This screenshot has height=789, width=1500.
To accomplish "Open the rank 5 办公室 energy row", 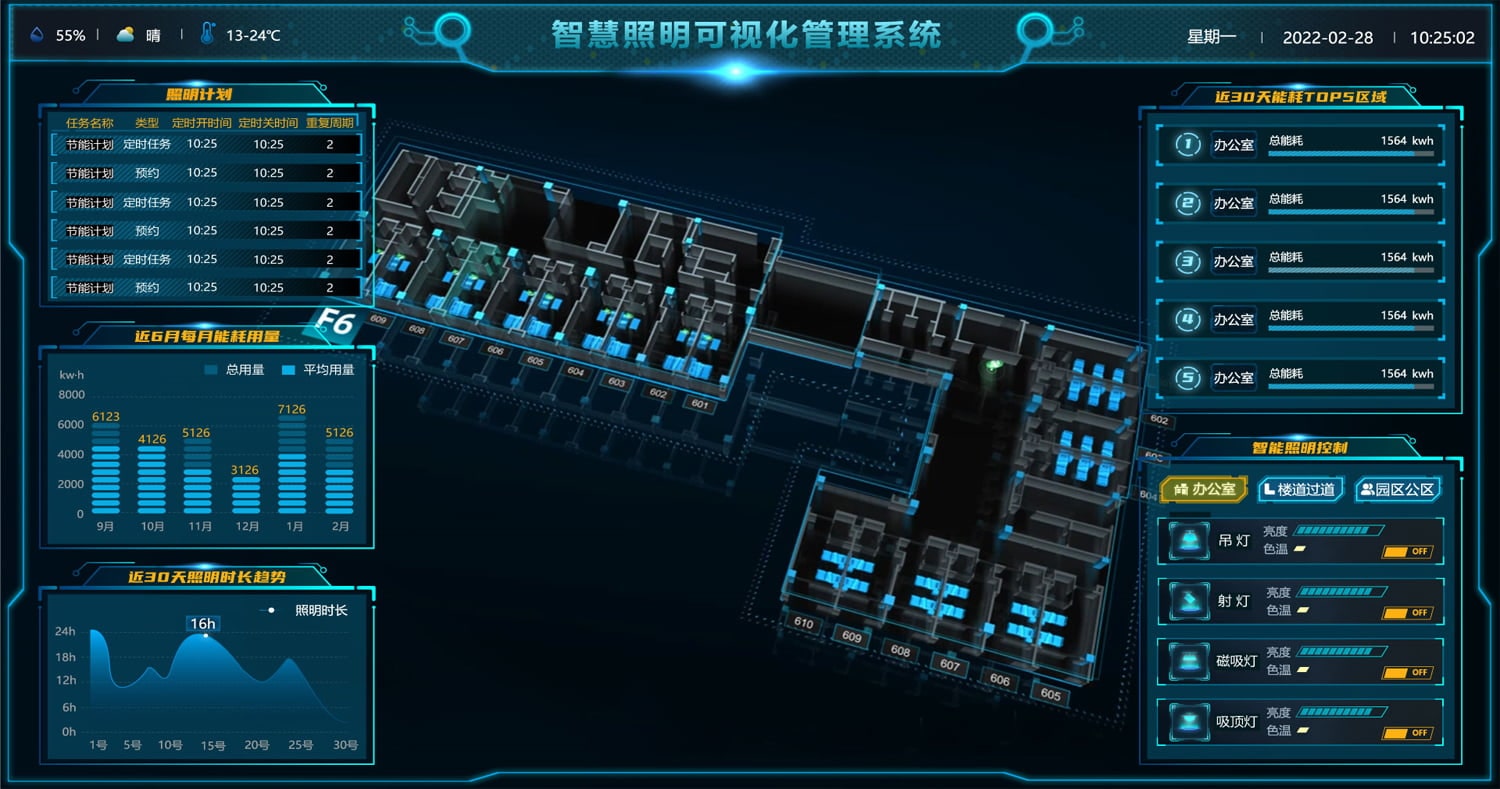I will click(1300, 378).
